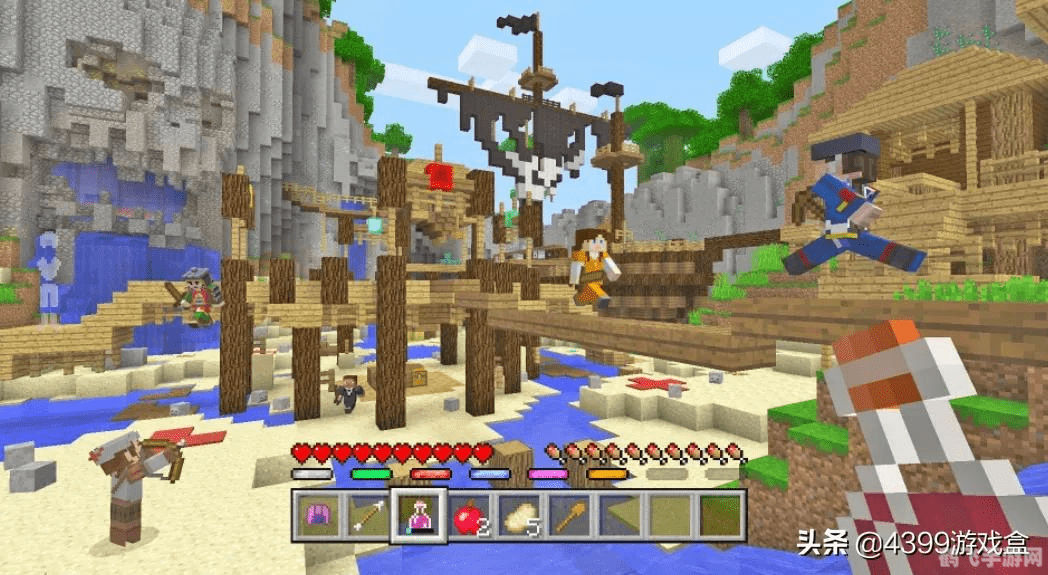Select the arrow hotbar slot
The image size is (1048, 575).
click(x=368, y=515)
